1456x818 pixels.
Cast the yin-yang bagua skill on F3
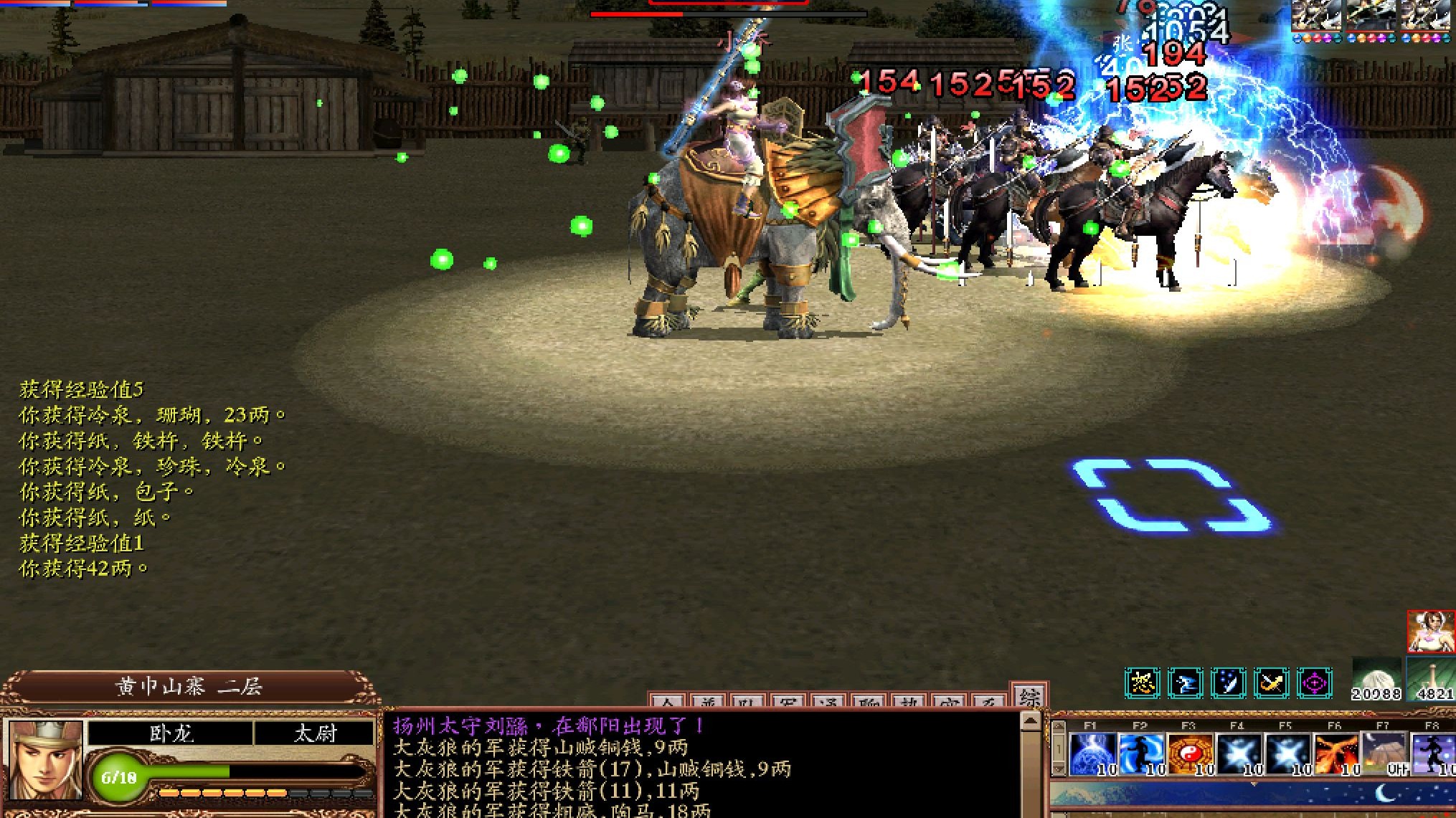[x=1190, y=754]
